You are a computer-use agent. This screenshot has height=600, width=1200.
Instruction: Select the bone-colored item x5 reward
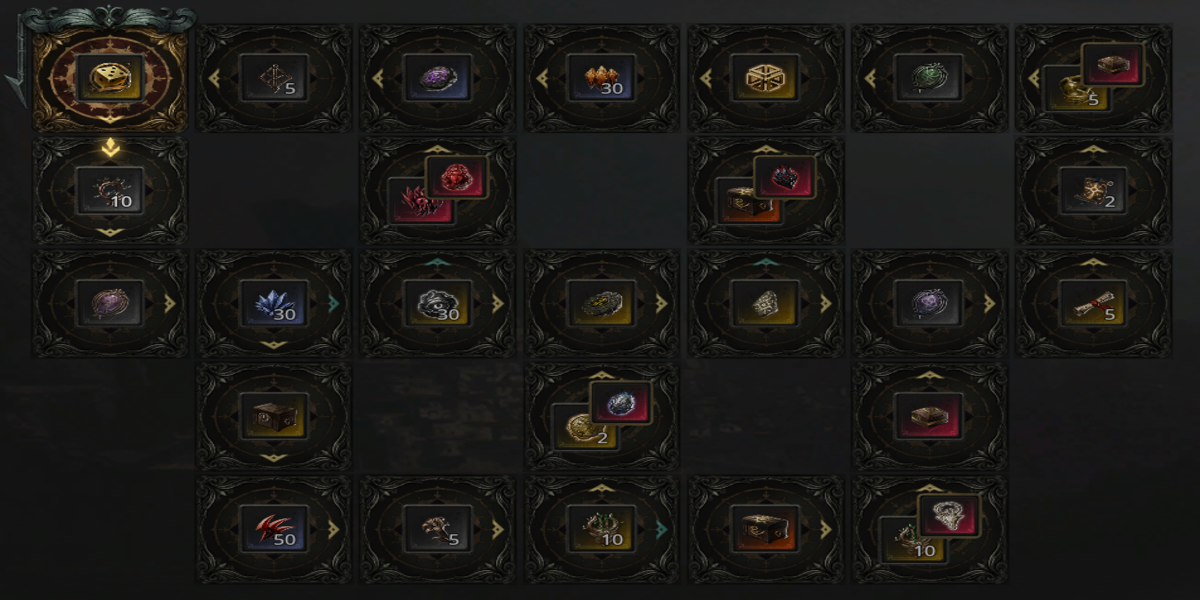click(x=438, y=528)
